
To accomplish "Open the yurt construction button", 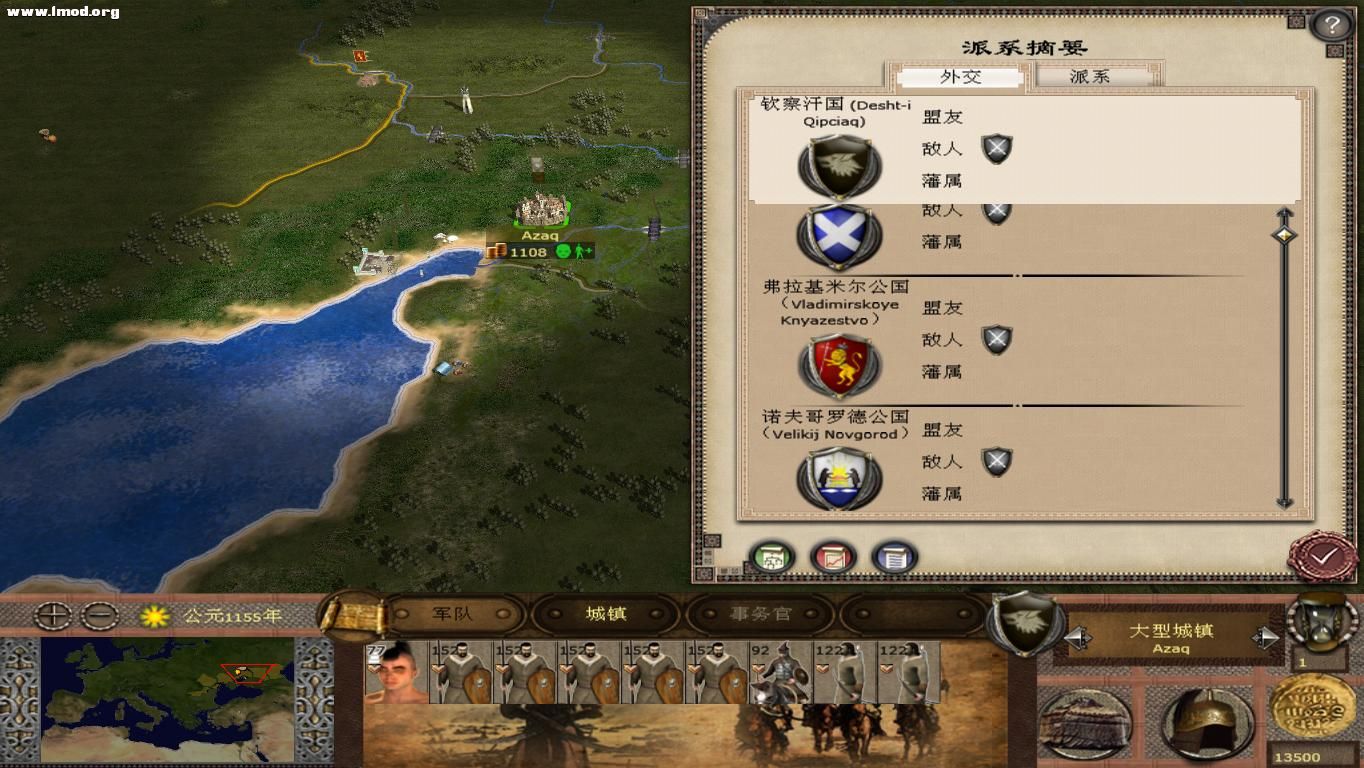I will tap(1085, 723).
